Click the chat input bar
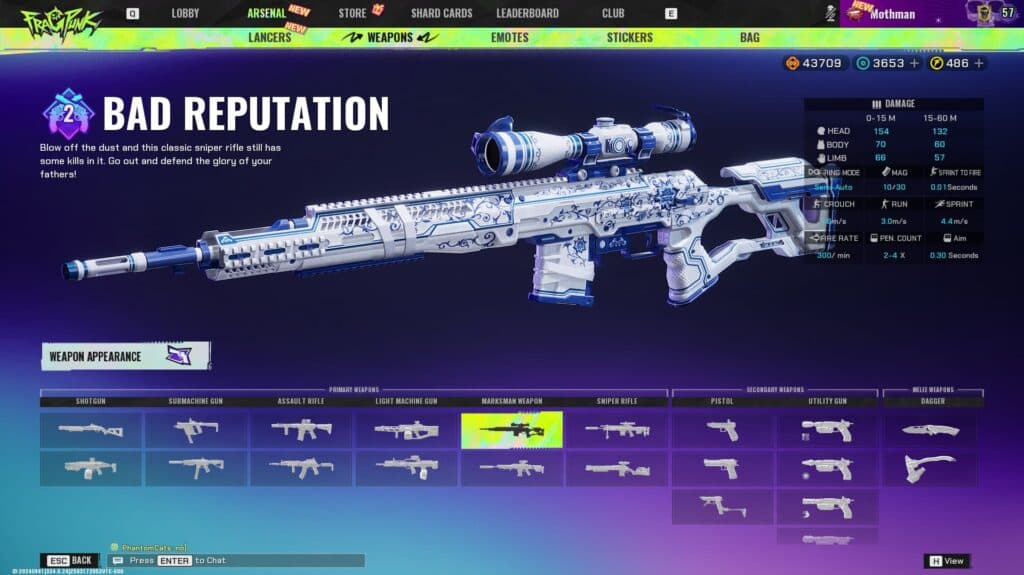Image resolution: width=1024 pixels, height=575 pixels. pos(238,561)
